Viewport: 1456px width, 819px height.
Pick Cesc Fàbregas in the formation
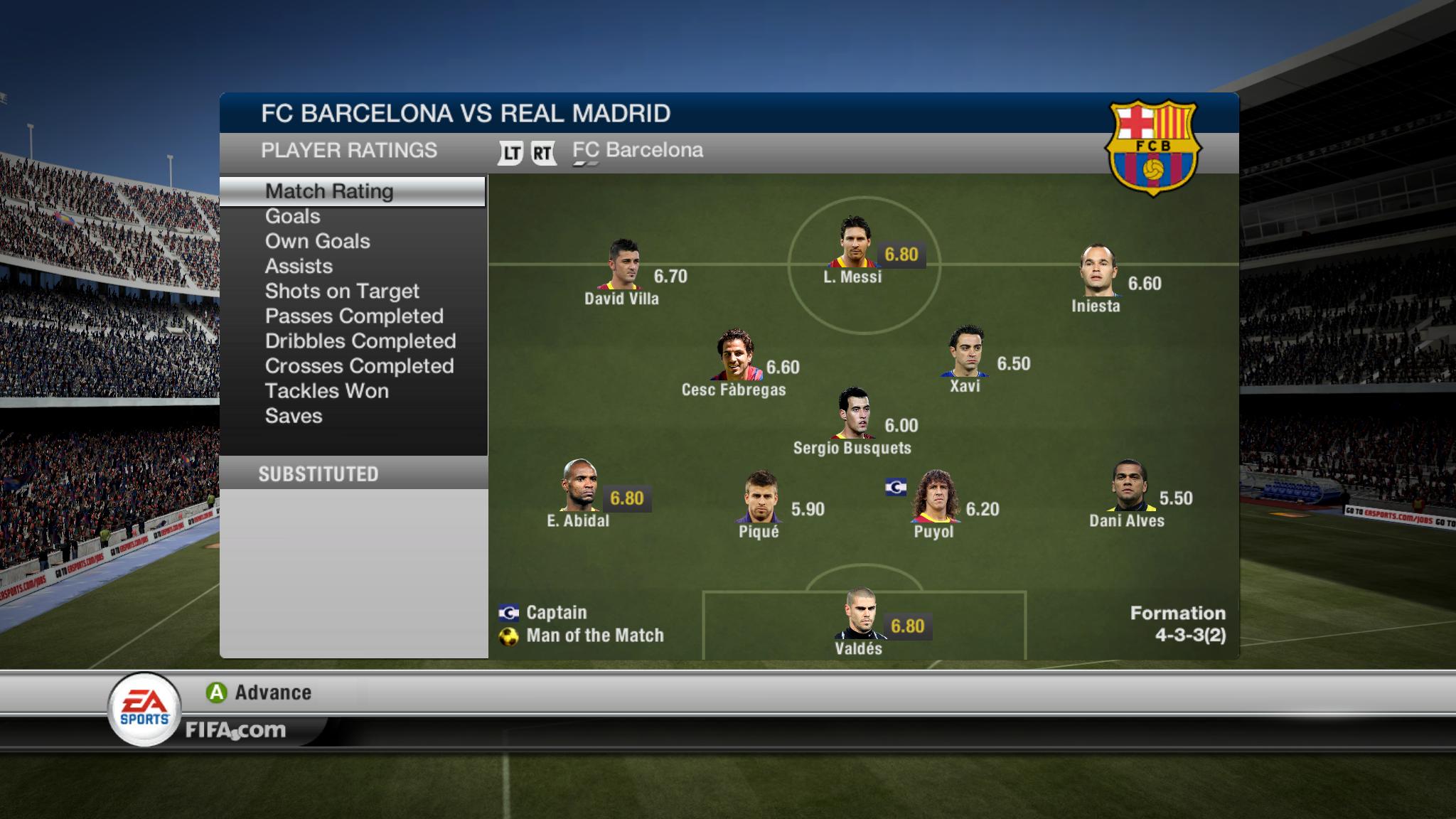[735, 354]
